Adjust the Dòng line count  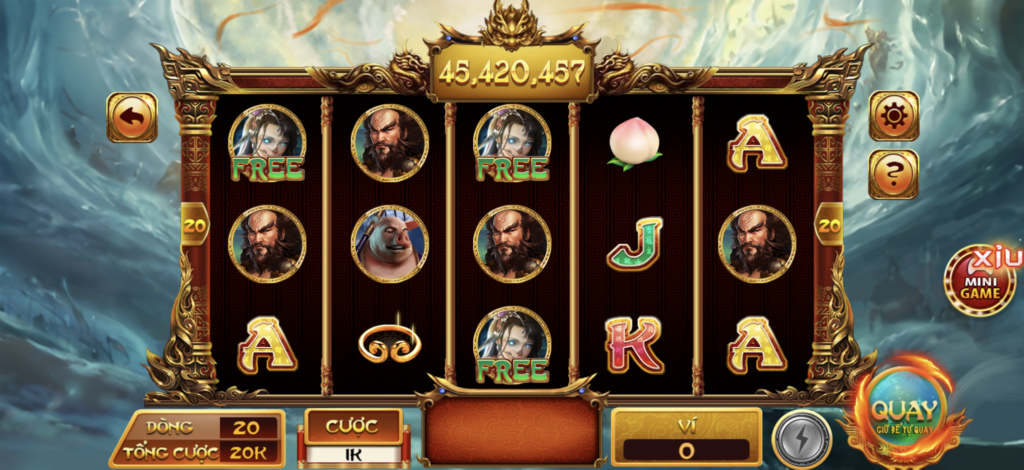tap(245, 427)
